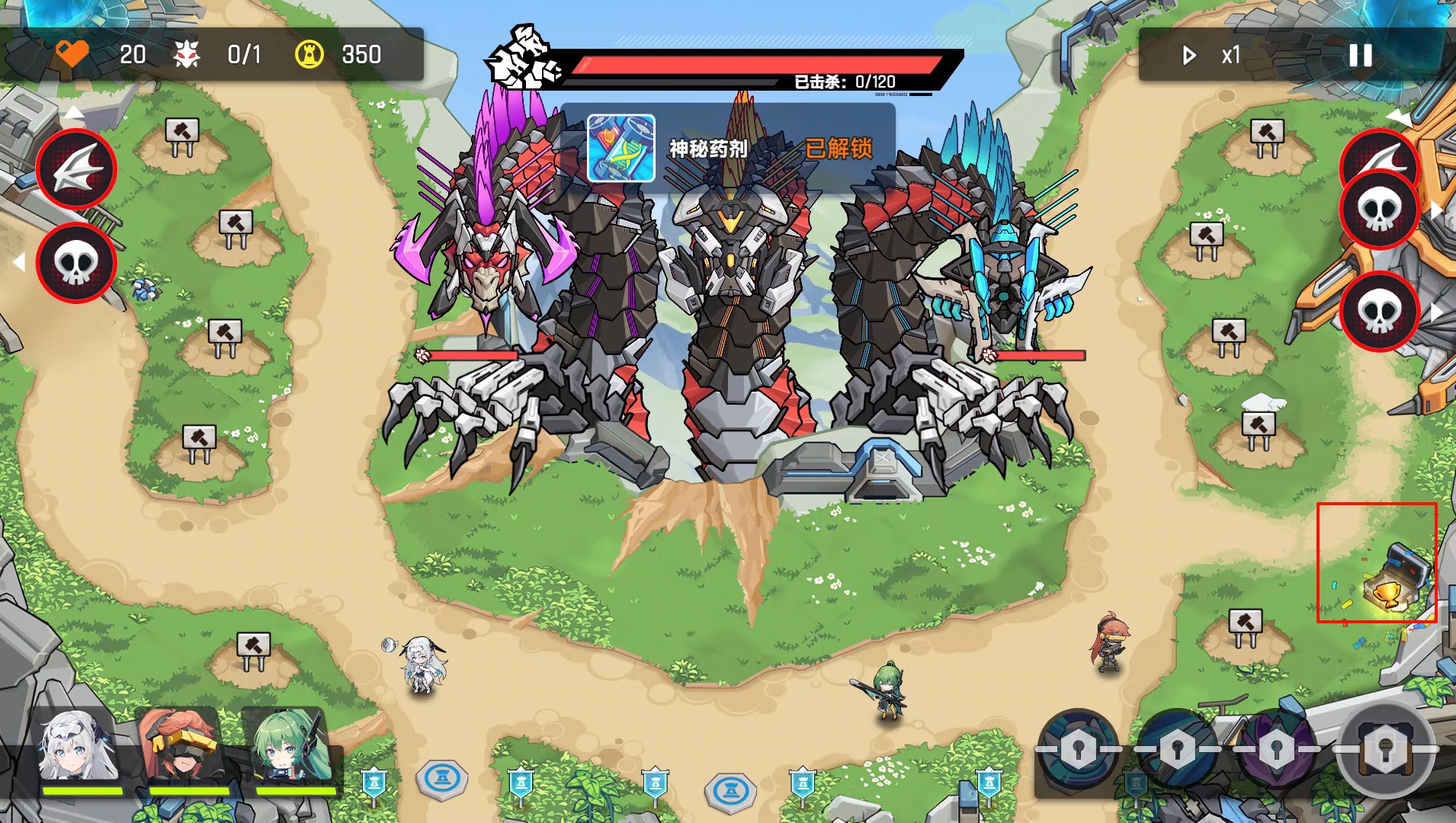Select the white-haired hero portrait
Screen dimensions: 1456x823
click(80, 750)
